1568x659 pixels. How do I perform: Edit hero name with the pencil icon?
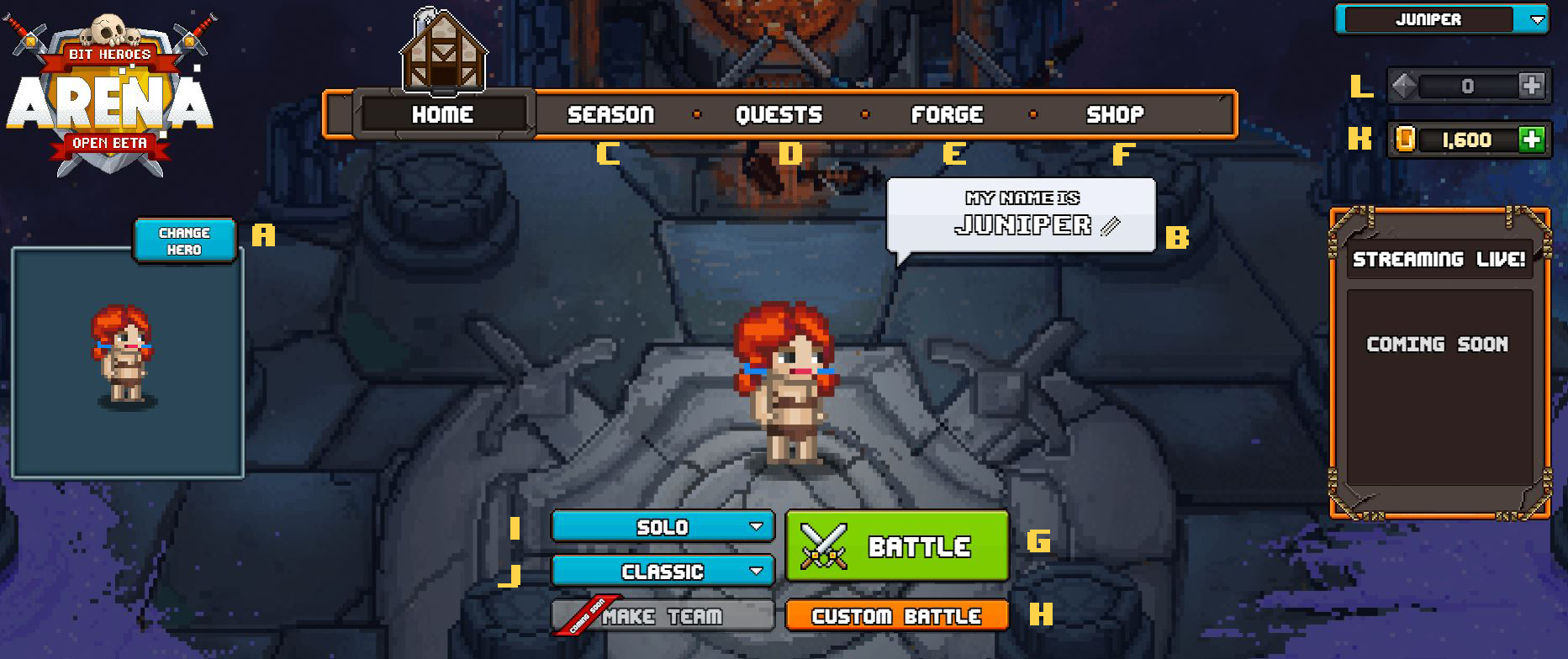tap(1111, 226)
